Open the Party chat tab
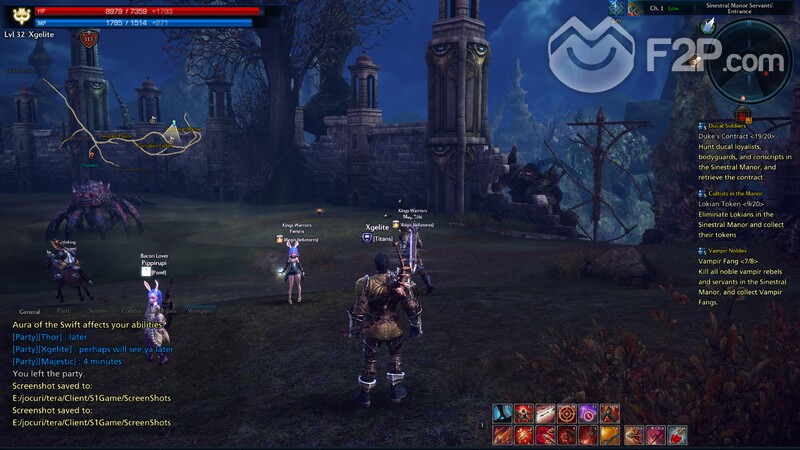This screenshot has height=450, width=800. pos(64,312)
